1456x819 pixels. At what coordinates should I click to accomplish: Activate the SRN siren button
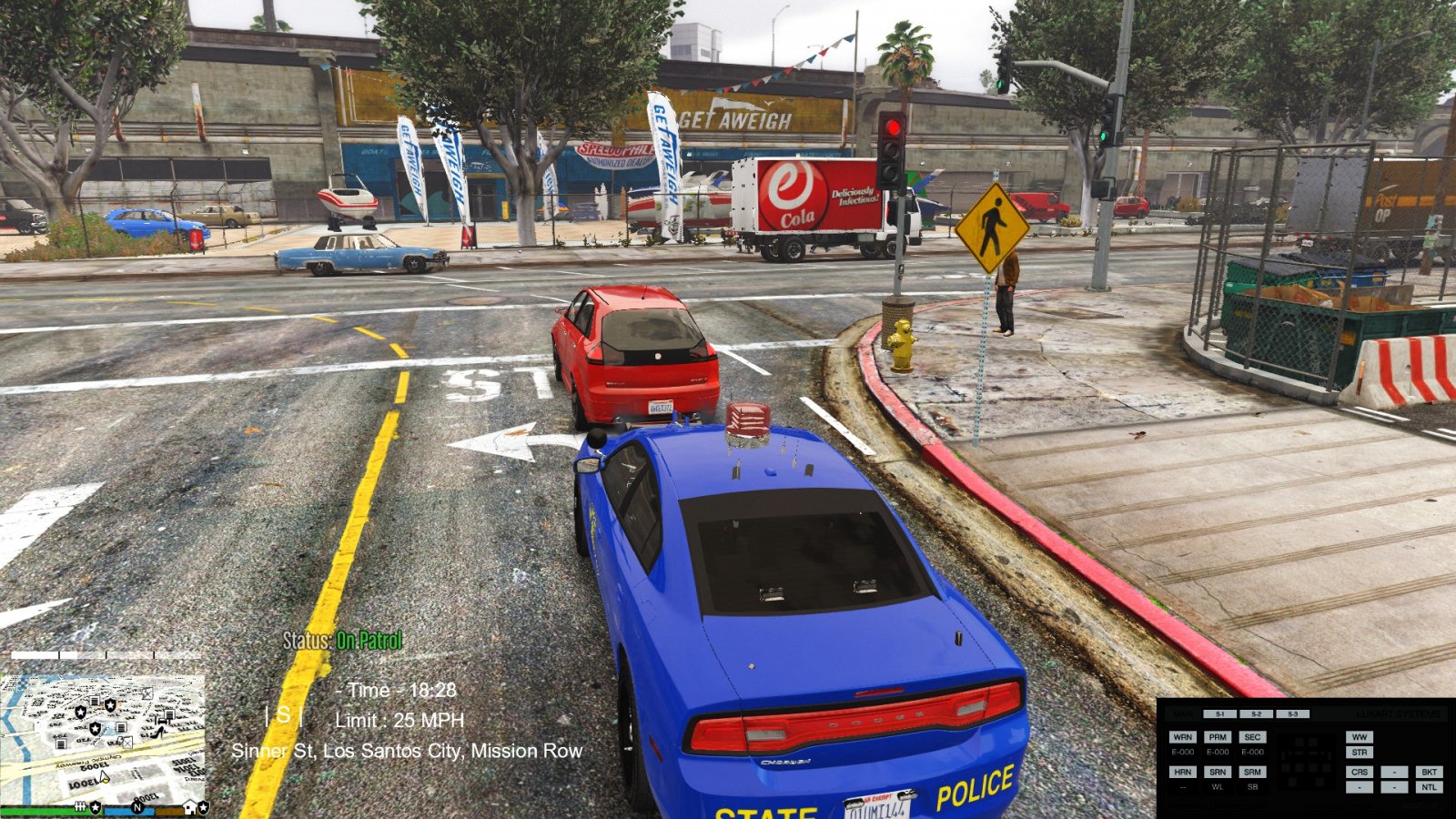tap(1218, 772)
